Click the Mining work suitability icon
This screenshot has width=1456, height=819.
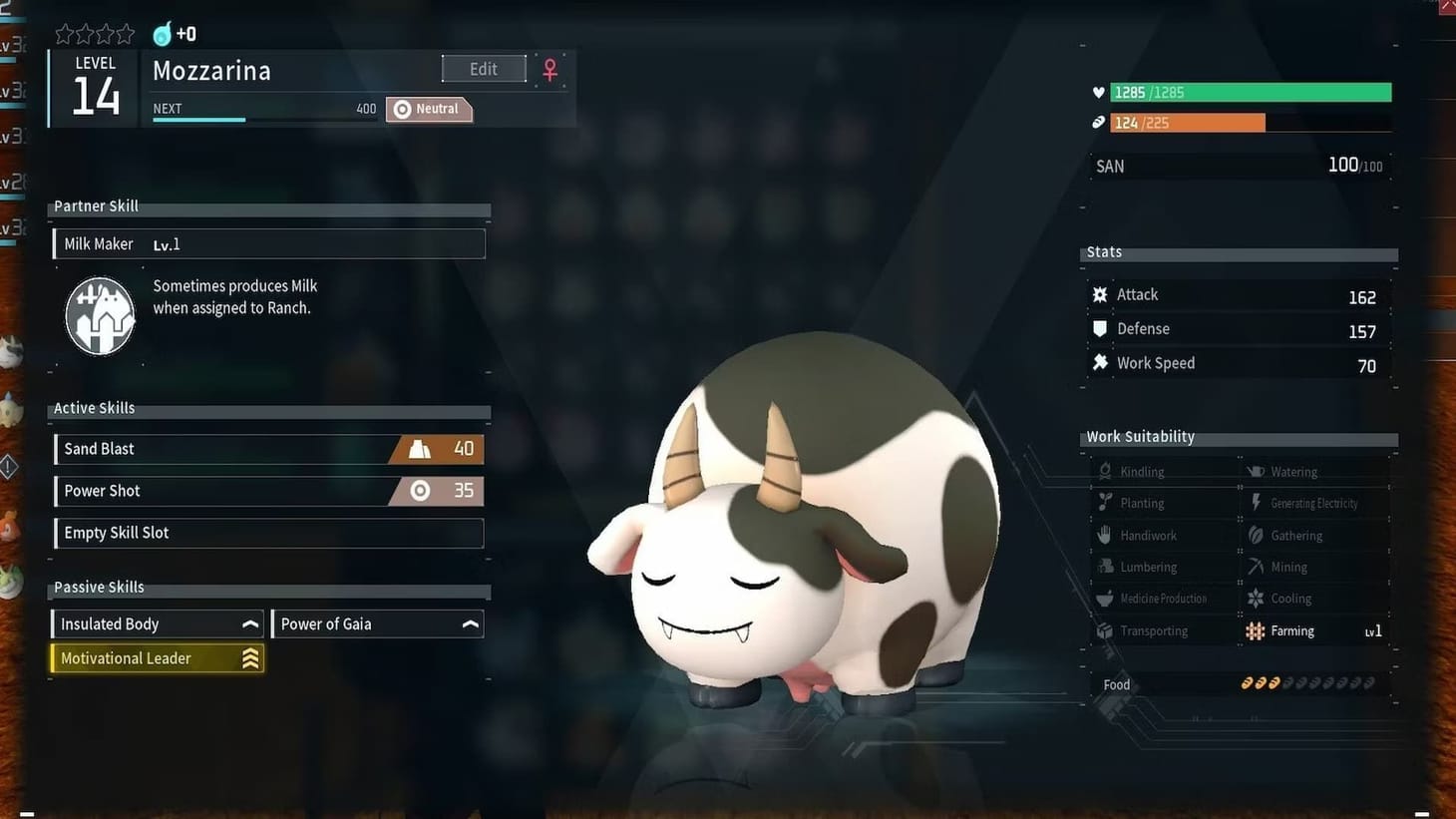(x=1255, y=566)
